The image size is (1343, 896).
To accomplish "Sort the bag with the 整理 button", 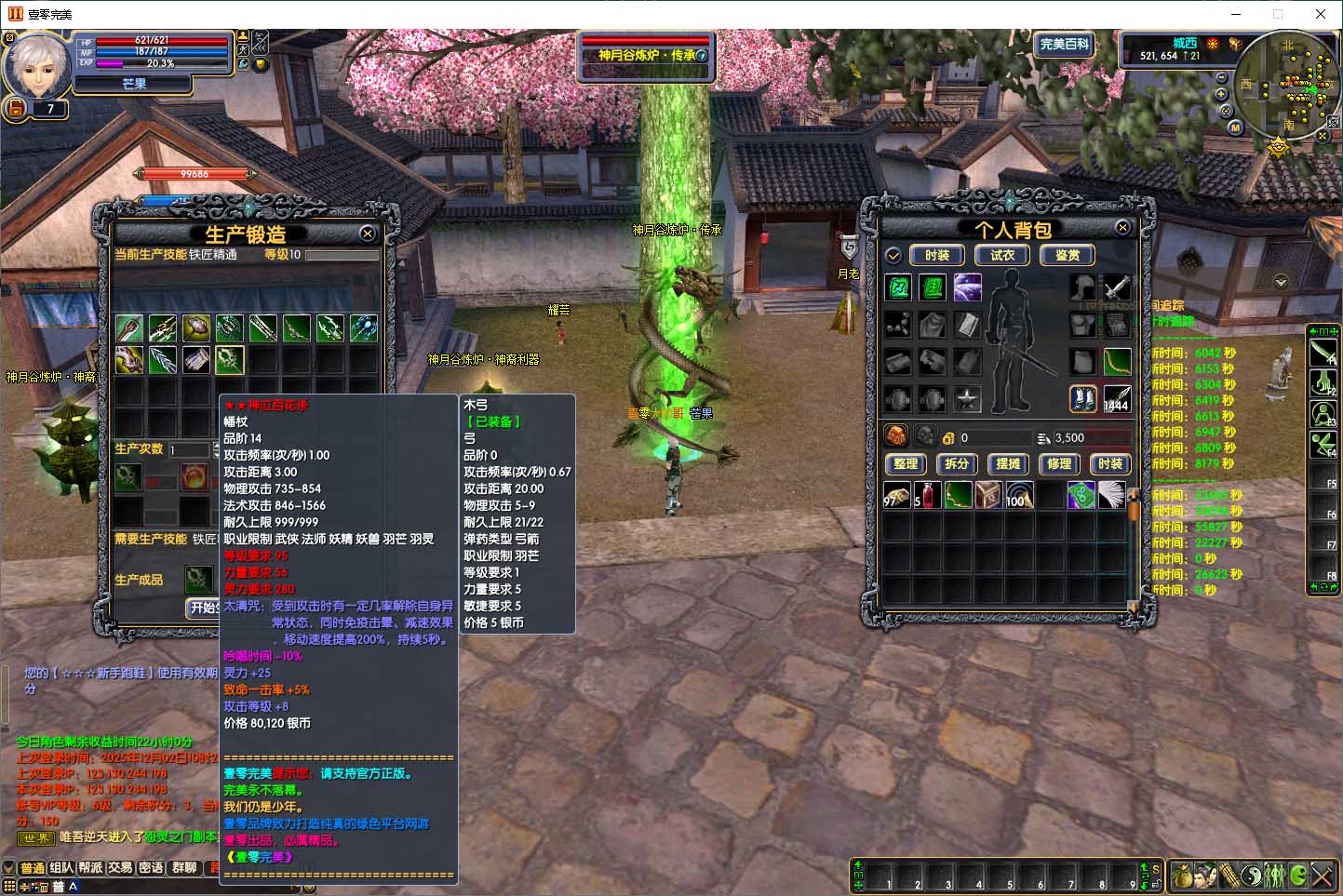I will (x=906, y=463).
